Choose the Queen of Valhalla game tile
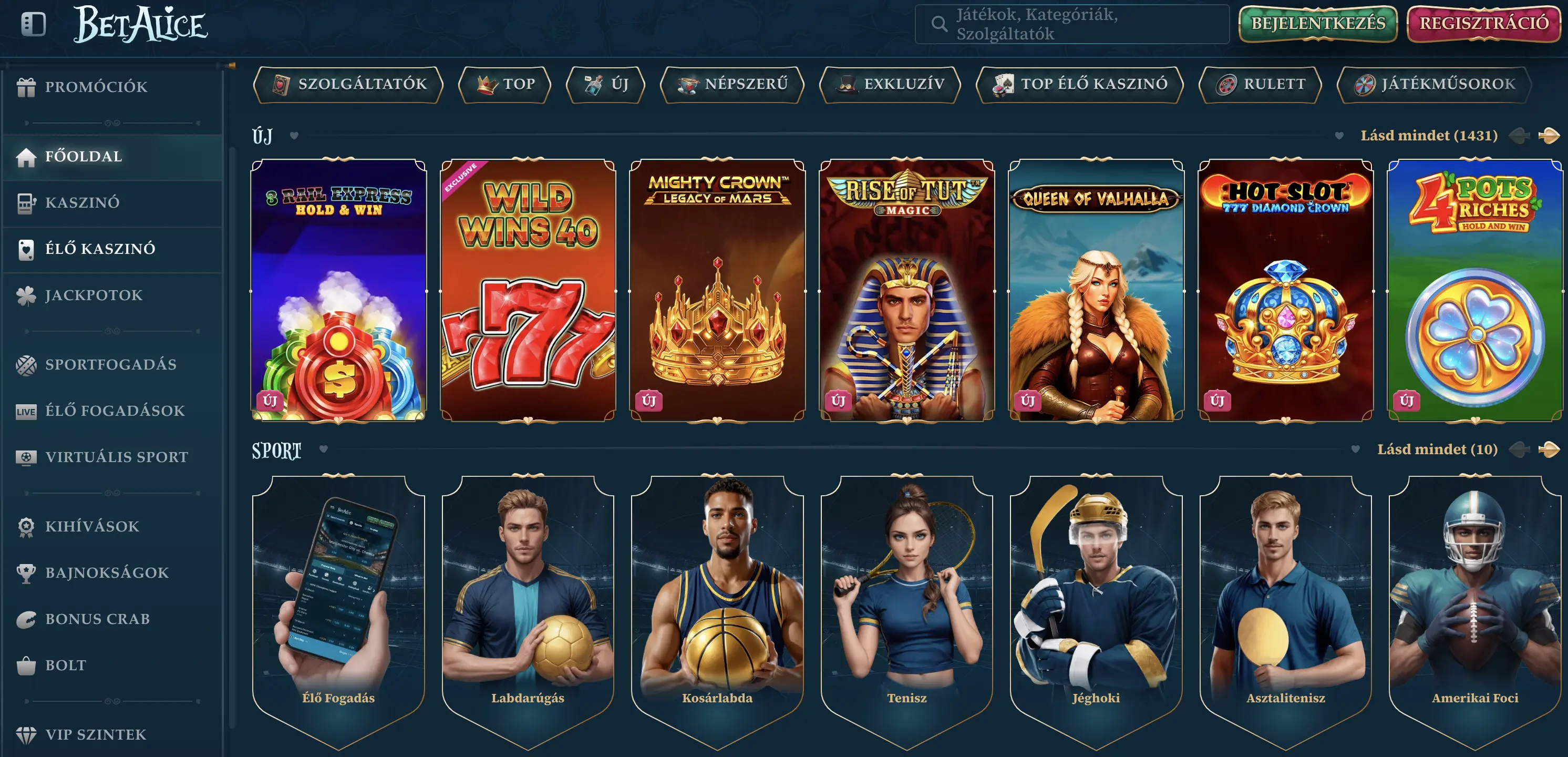1568x757 pixels. click(1096, 291)
